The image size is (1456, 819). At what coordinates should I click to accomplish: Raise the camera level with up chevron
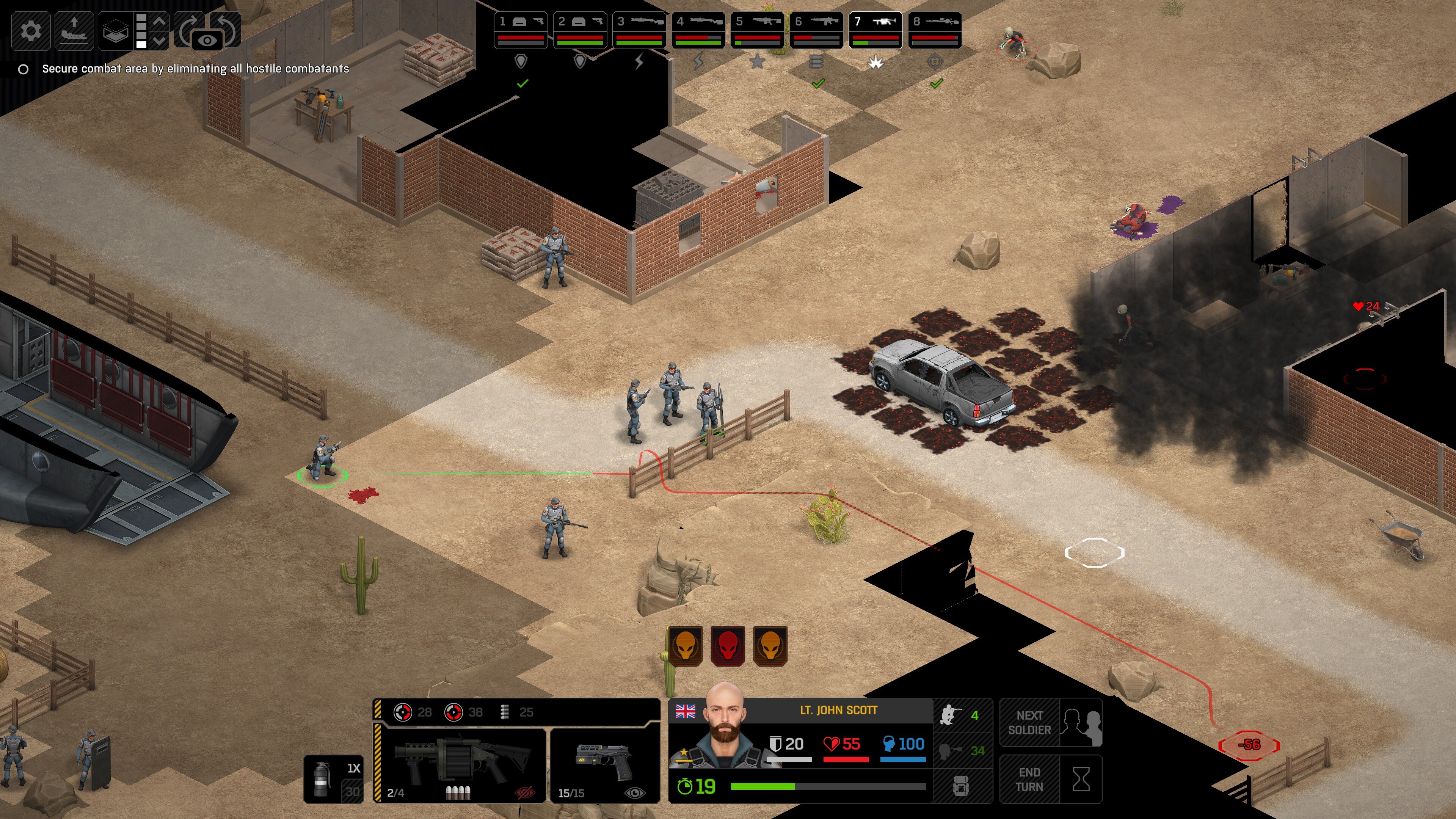tap(160, 22)
